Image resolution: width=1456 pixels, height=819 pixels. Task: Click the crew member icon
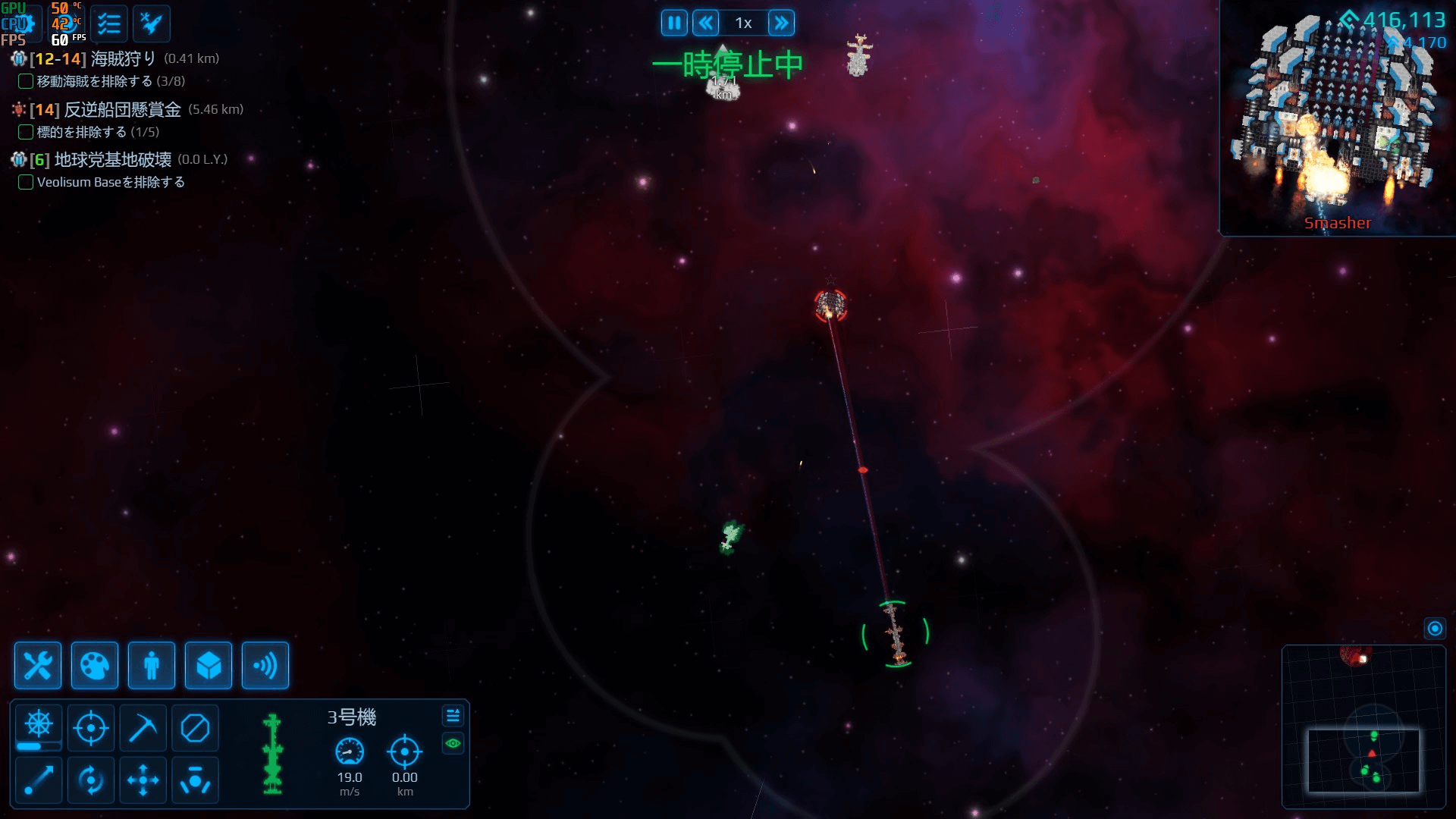pos(151,666)
